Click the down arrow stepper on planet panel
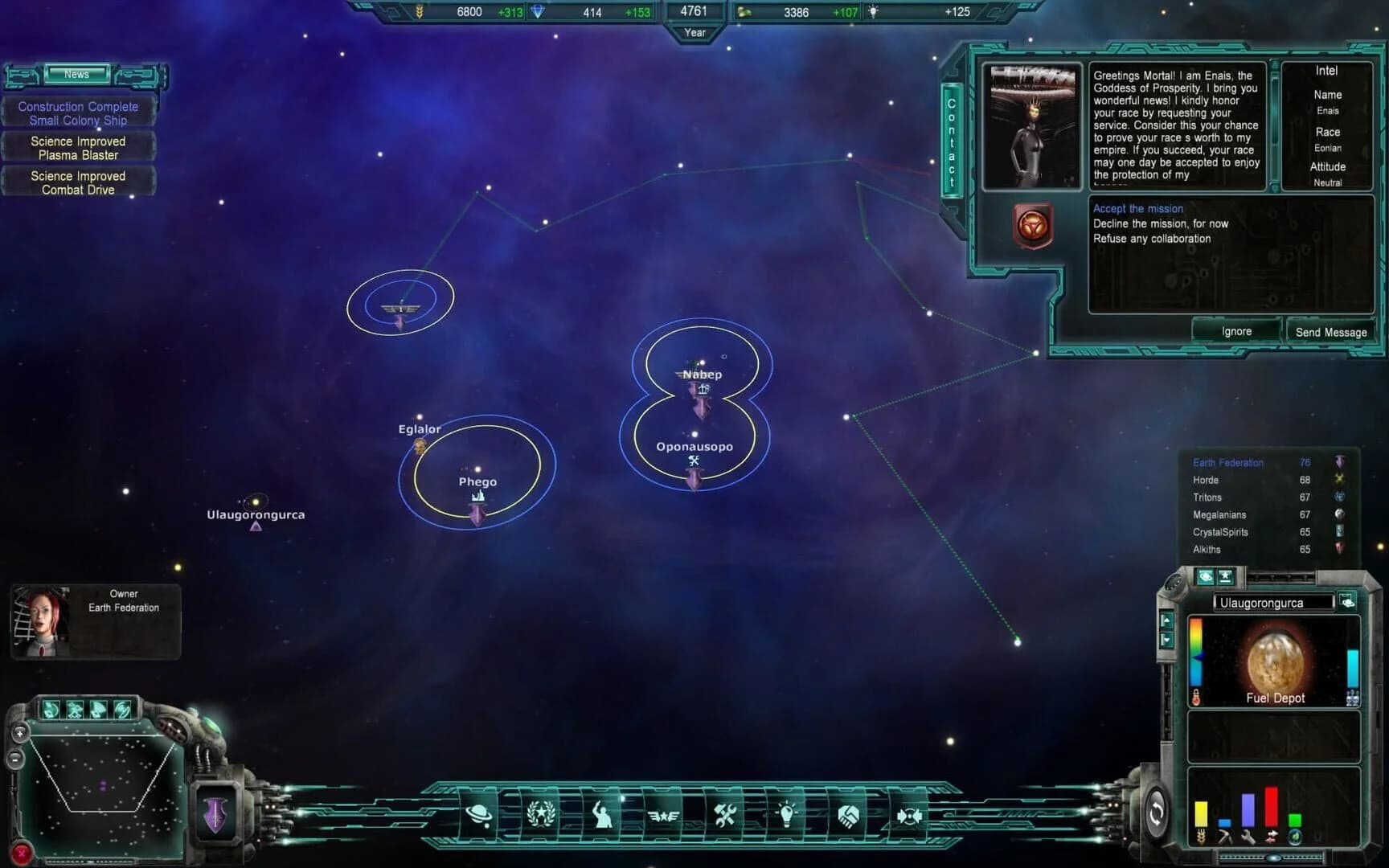 tap(1166, 641)
